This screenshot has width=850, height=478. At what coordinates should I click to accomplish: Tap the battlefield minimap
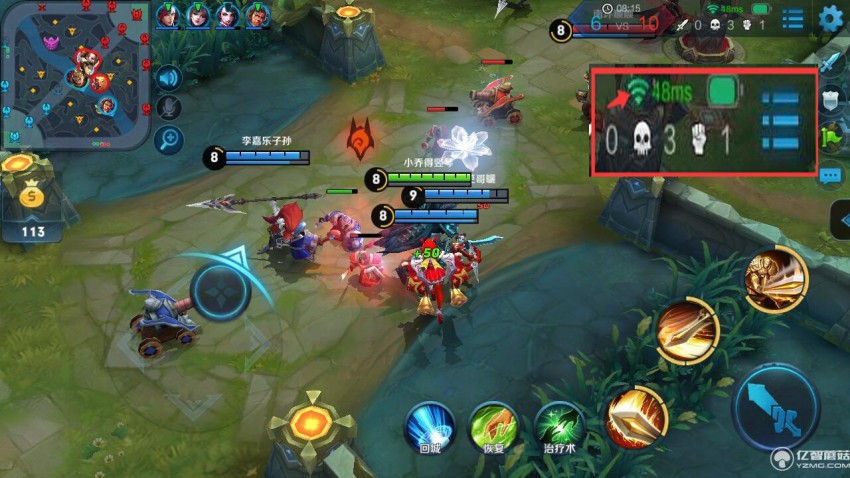[x=74, y=75]
